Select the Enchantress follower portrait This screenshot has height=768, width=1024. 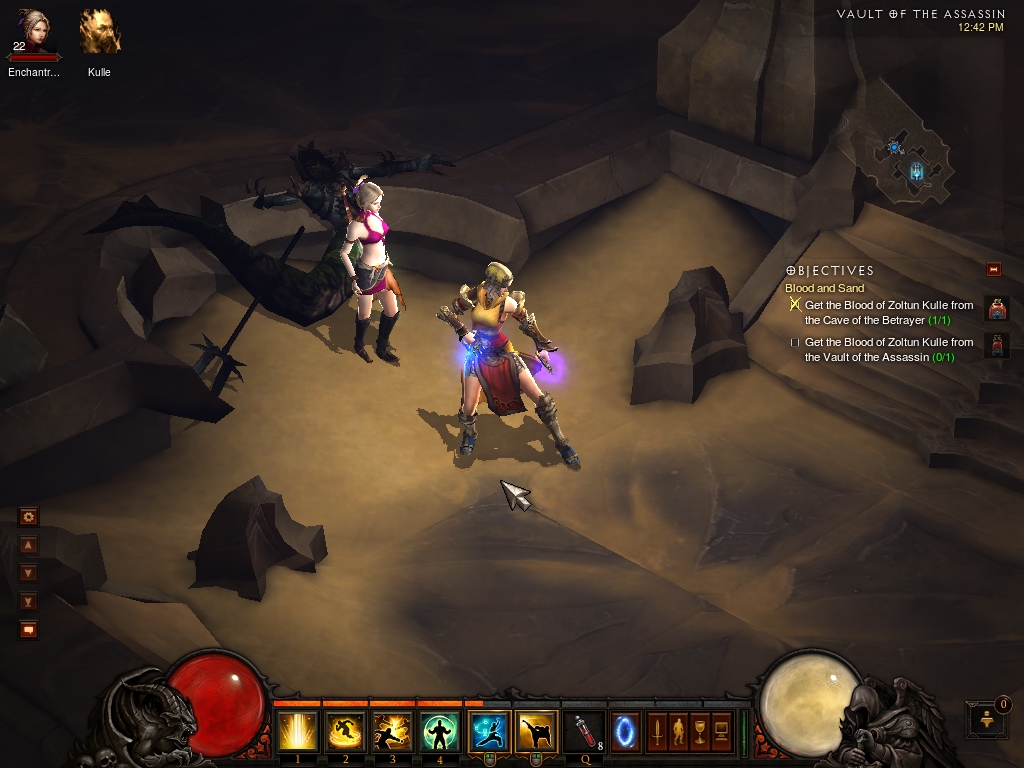point(36,32)
